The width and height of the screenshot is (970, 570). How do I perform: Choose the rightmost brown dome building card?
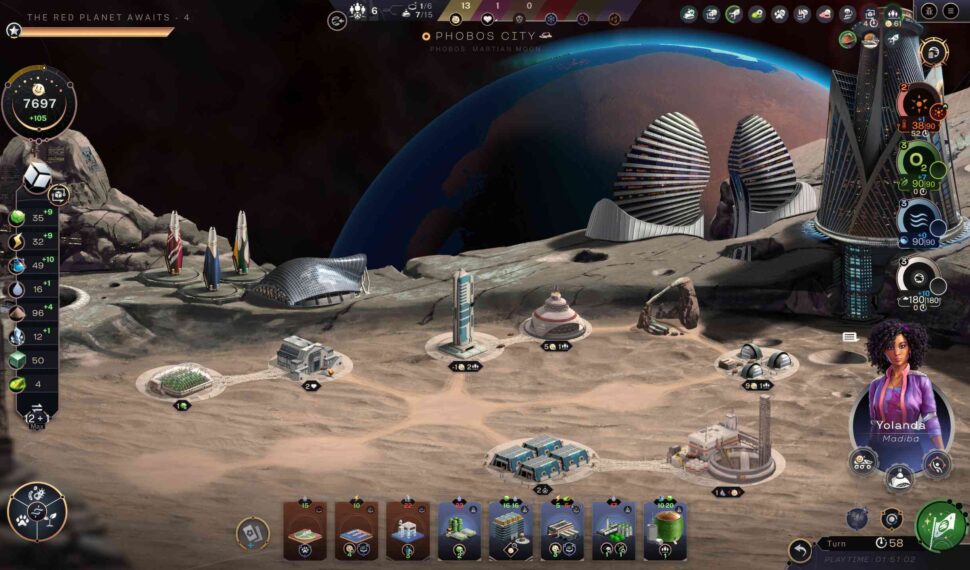coord(407,530)
